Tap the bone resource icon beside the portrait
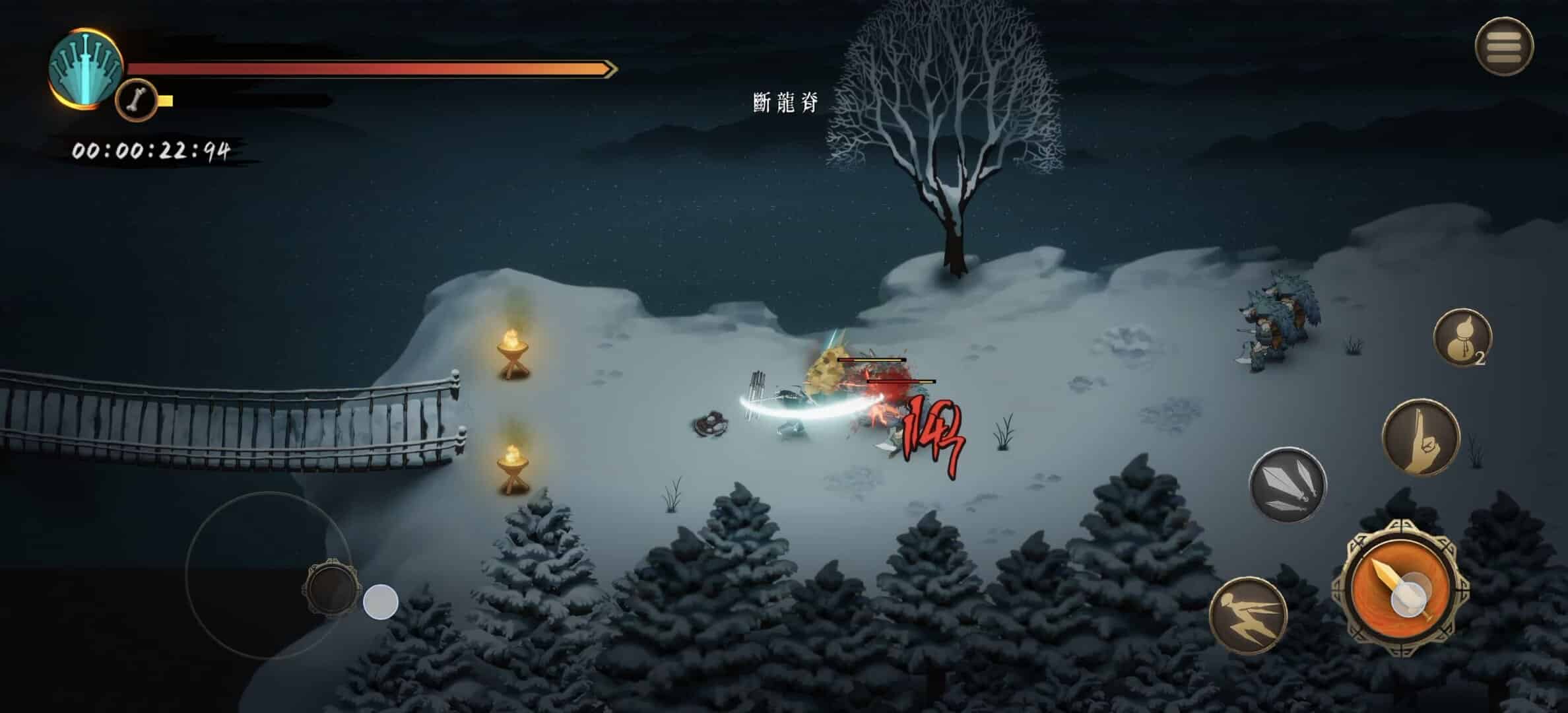Image resolution: width=1568 pixels, height=713 pixels. point(137,100)
